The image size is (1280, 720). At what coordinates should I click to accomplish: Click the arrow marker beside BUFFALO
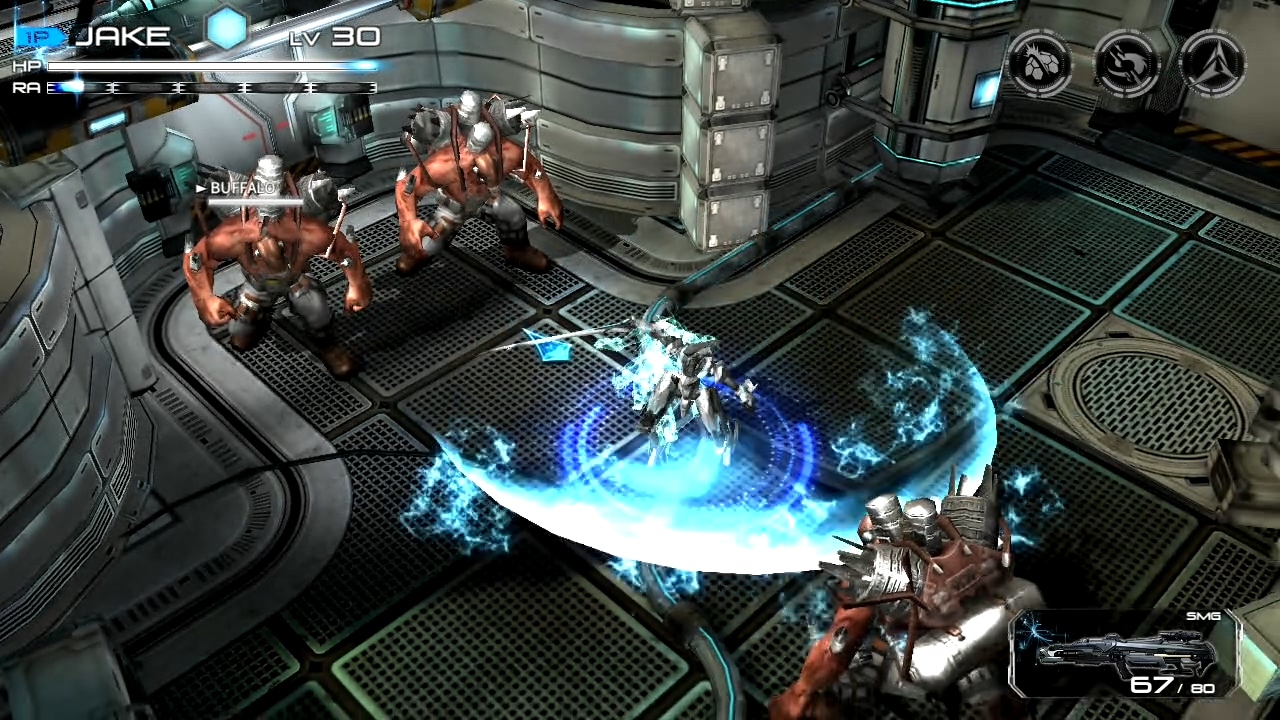[x=200, y=188]
